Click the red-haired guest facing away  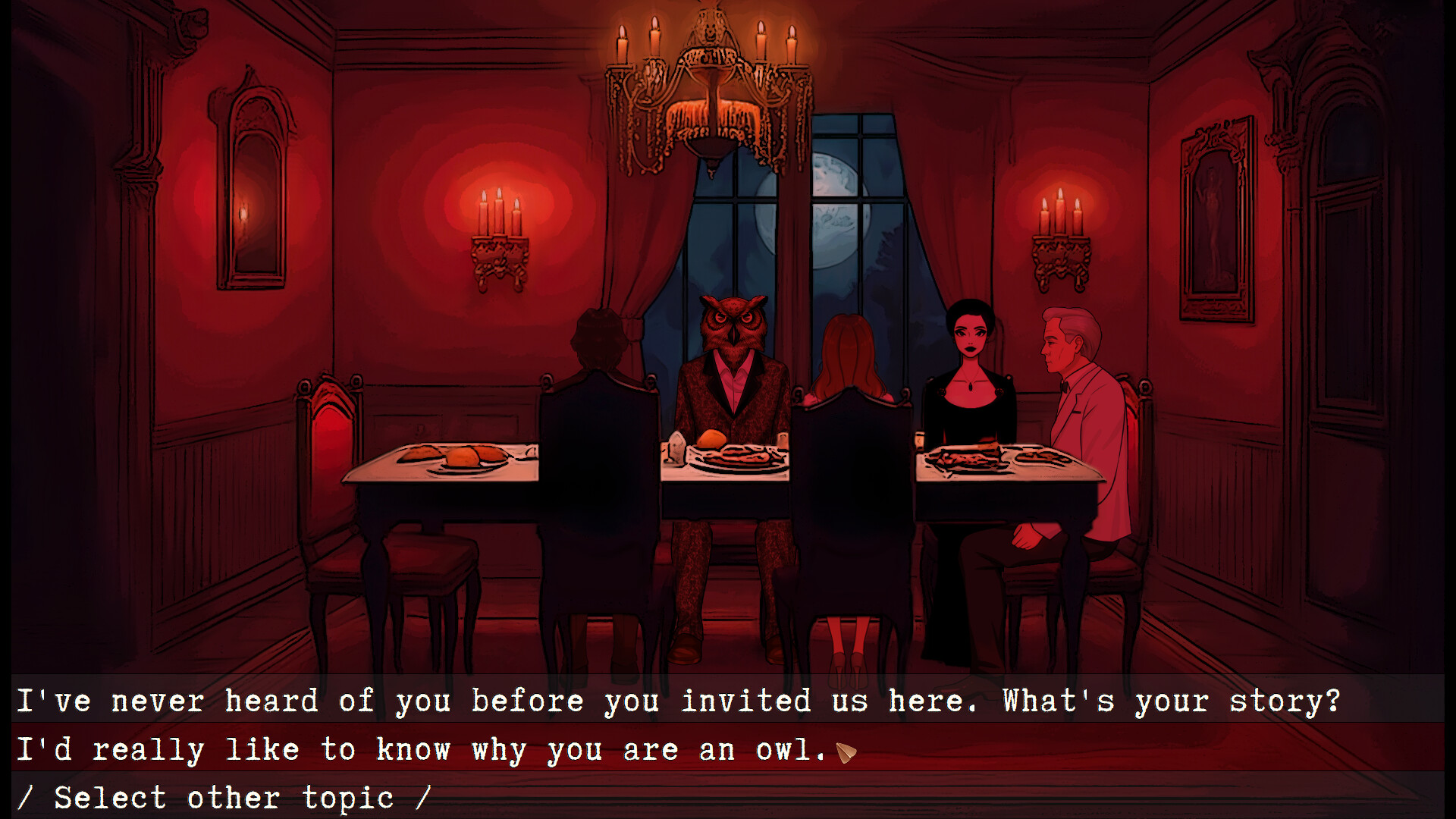pos(849,356)
